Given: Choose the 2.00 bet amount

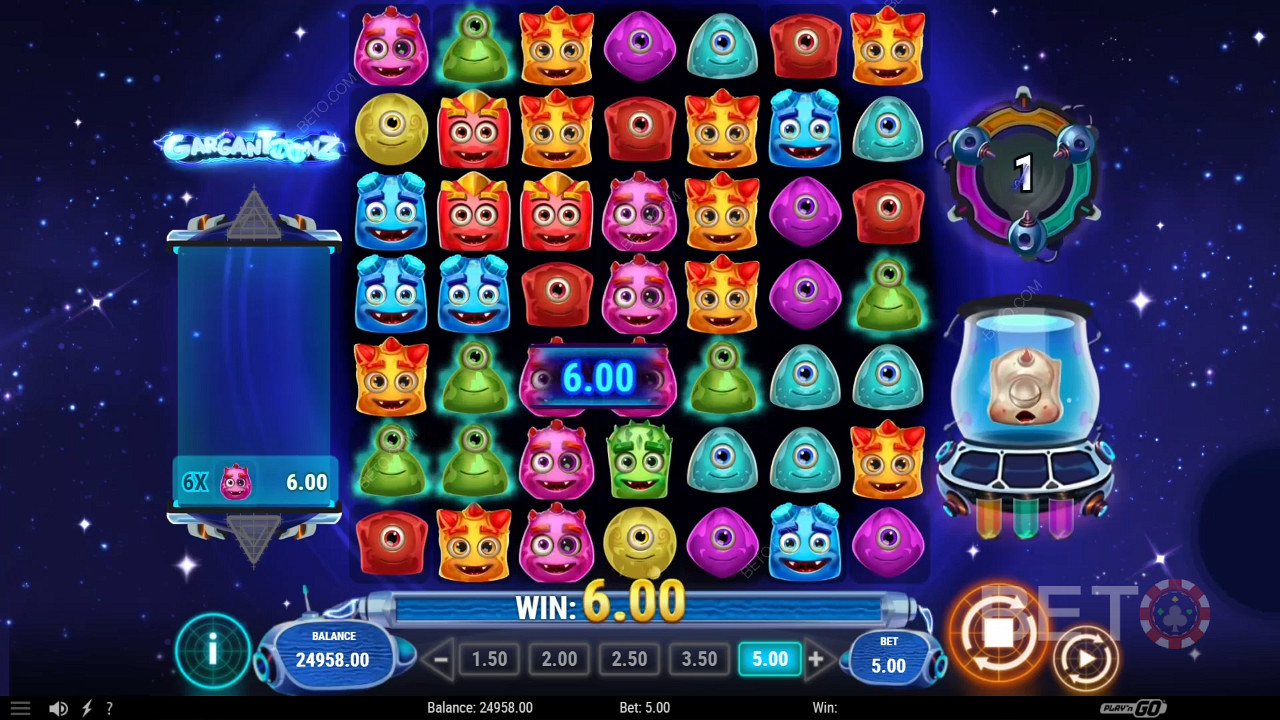Looking at the screenshot, I should point(559,659).
